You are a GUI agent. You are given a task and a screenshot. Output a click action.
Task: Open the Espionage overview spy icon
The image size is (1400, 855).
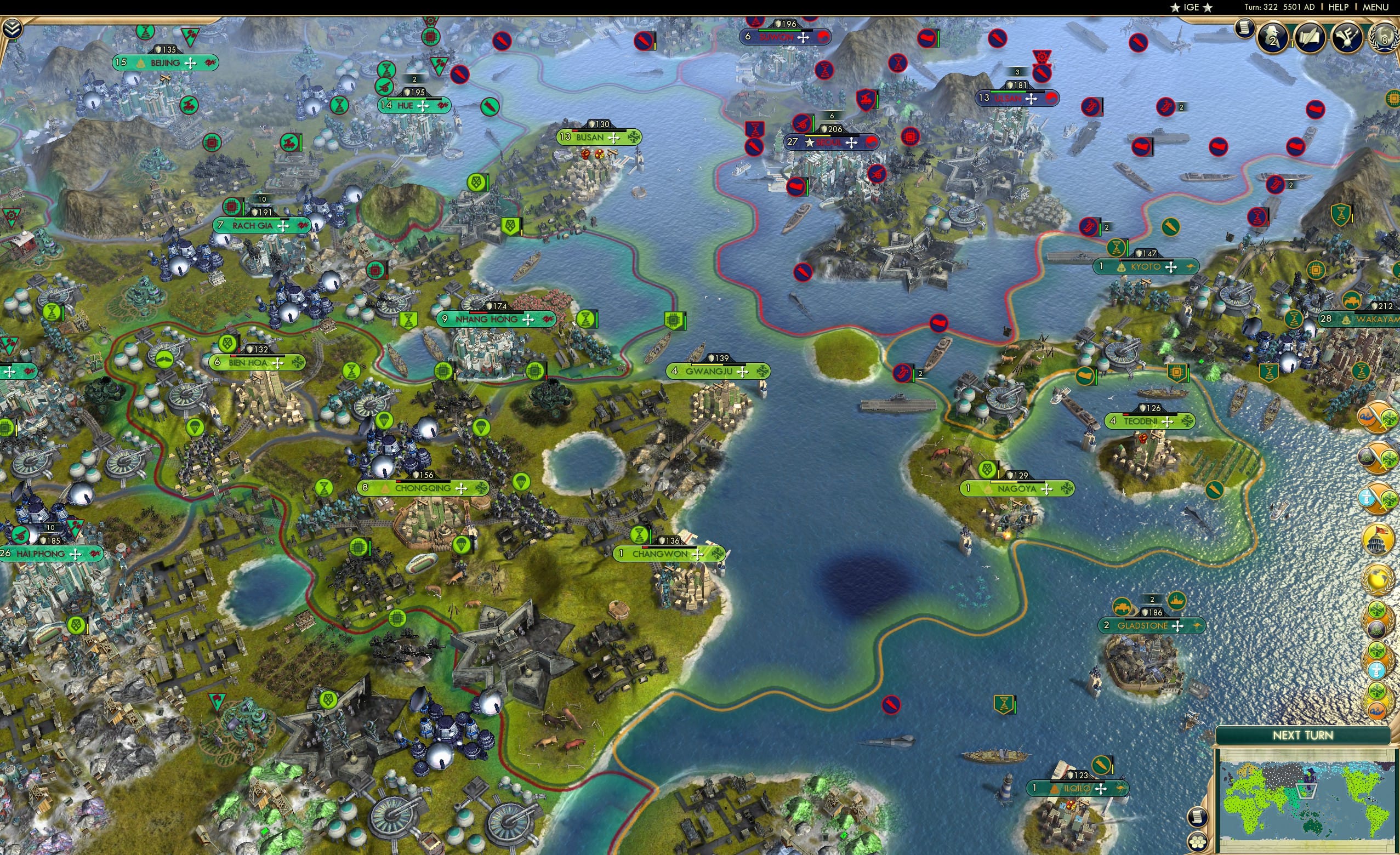[1273, 37]
